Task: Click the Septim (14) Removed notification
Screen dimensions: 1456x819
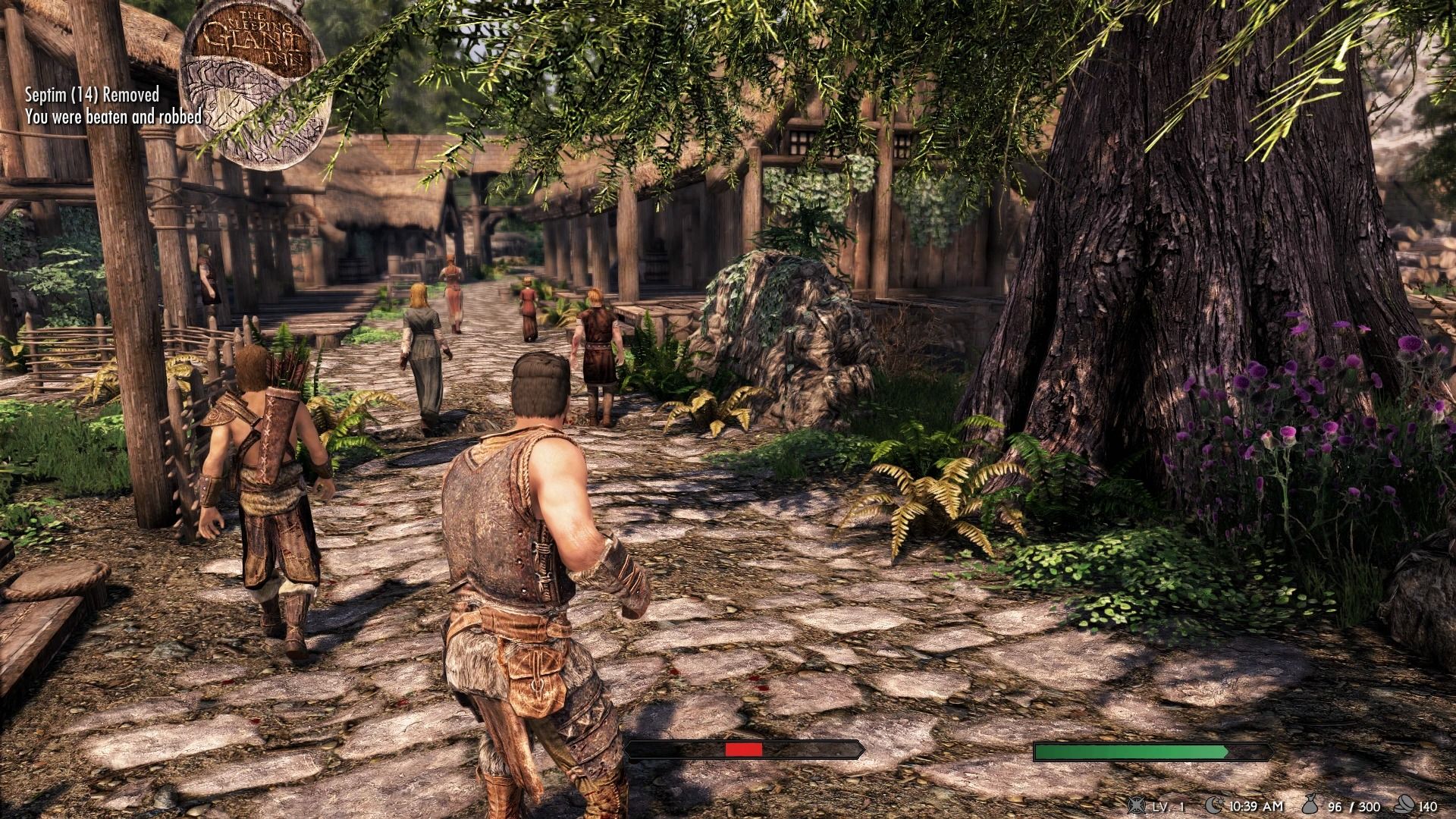Action: pos(91,96)
